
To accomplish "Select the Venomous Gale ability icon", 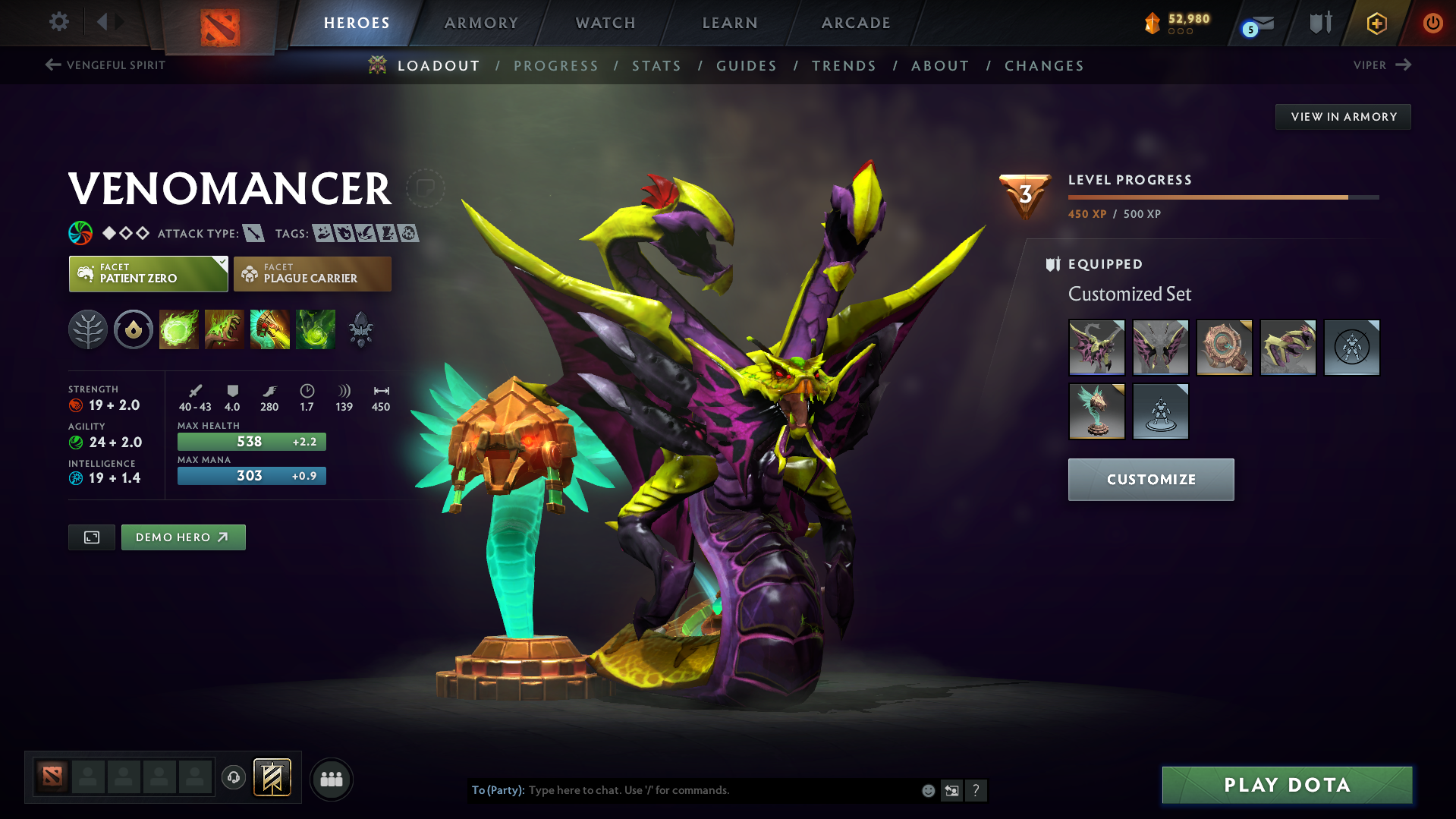I will point(179,329).
